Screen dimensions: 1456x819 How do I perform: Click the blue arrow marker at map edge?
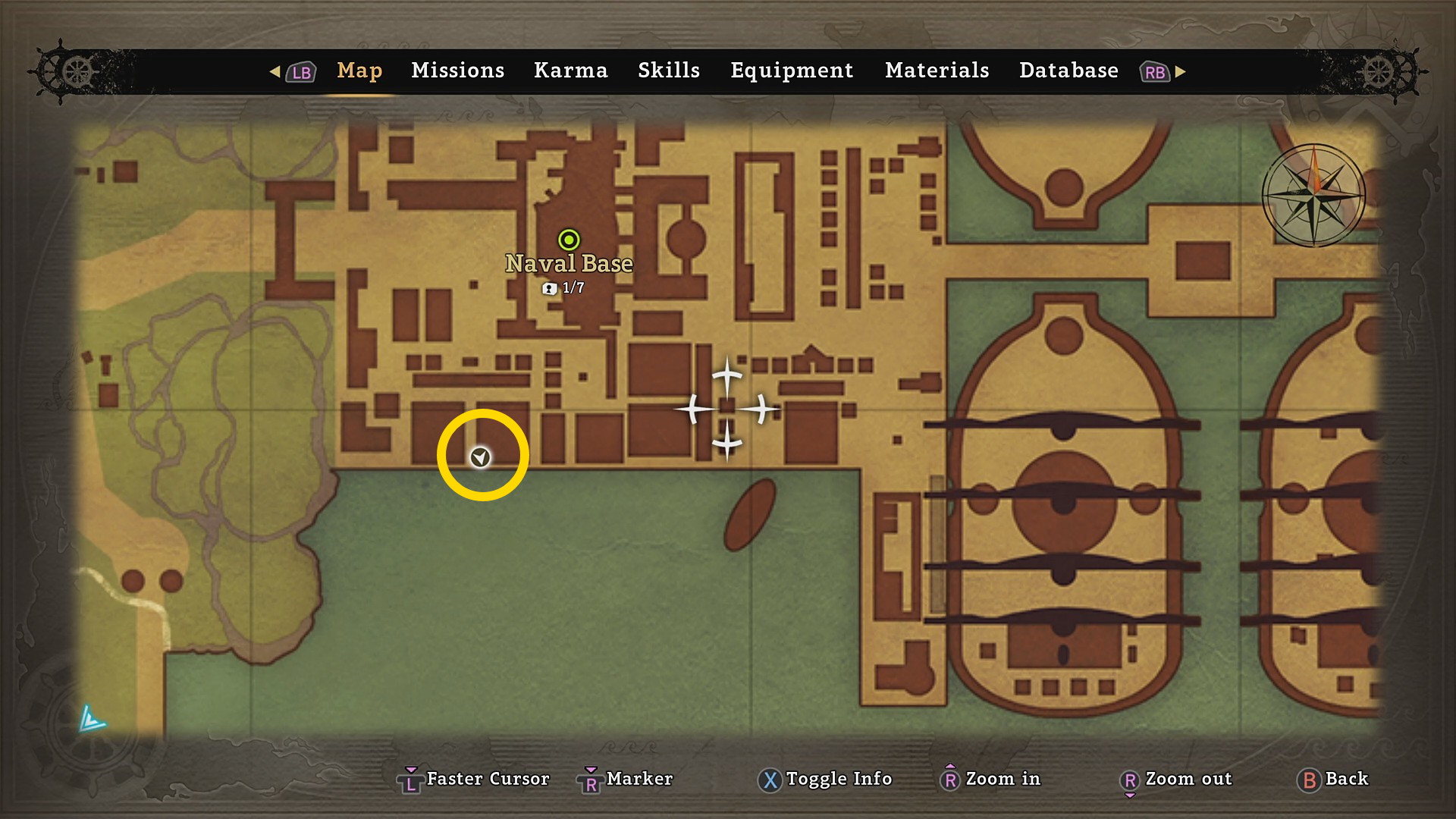tap(92, 719)
